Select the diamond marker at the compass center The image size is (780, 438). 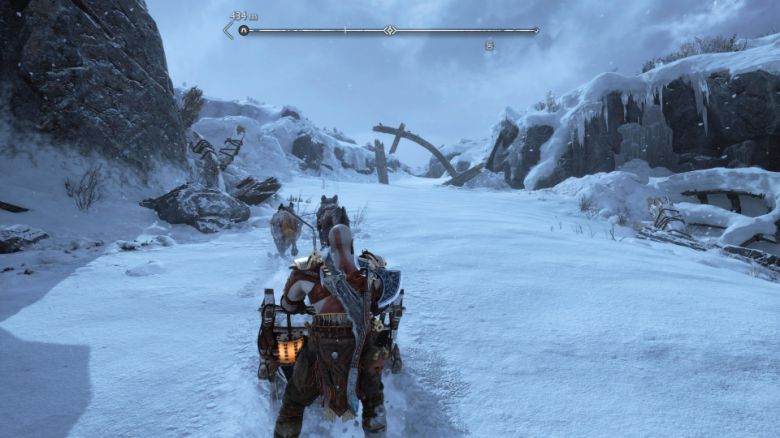pos(390,30)
